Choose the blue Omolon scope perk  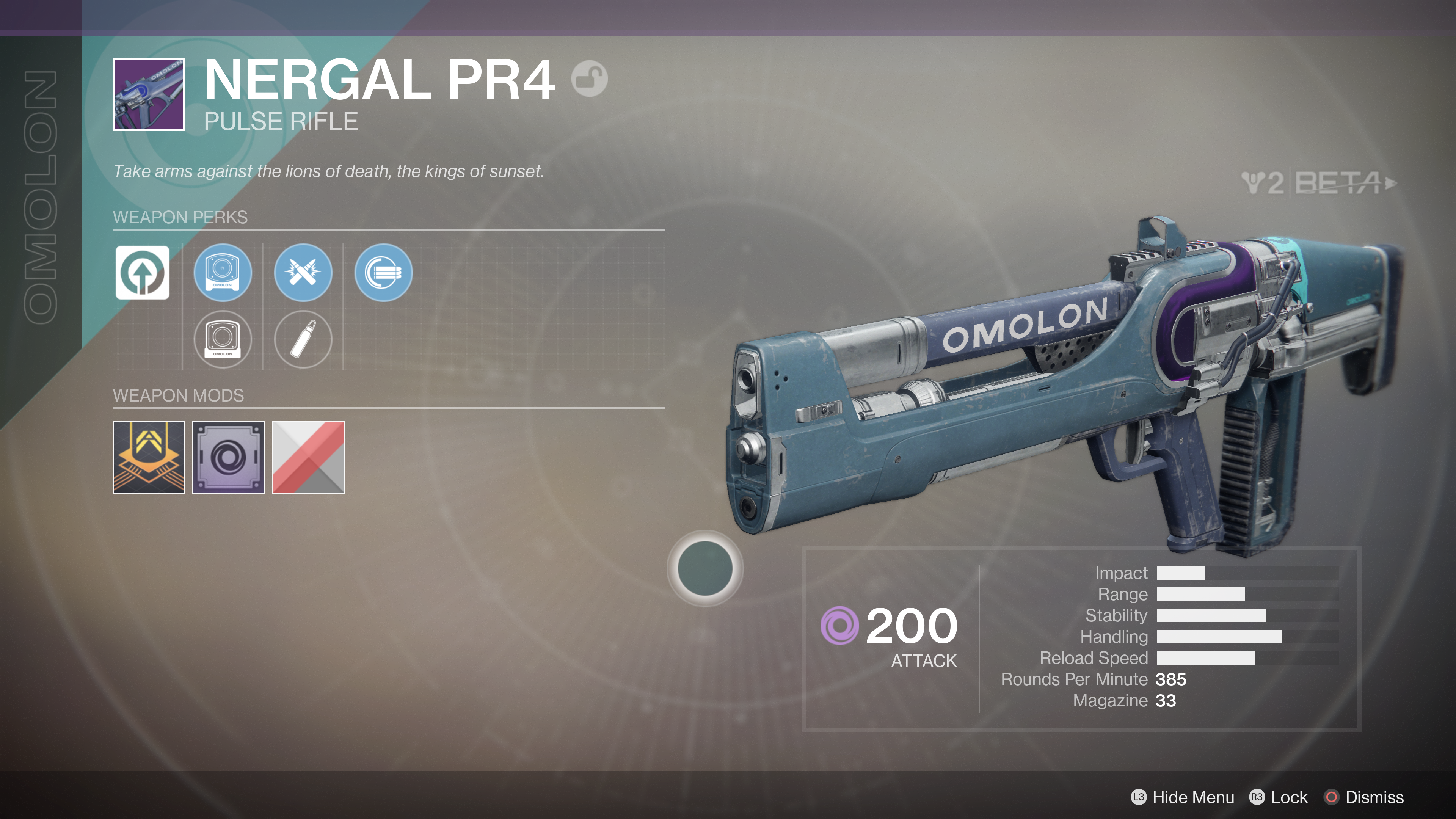click(x=223, y=273)
